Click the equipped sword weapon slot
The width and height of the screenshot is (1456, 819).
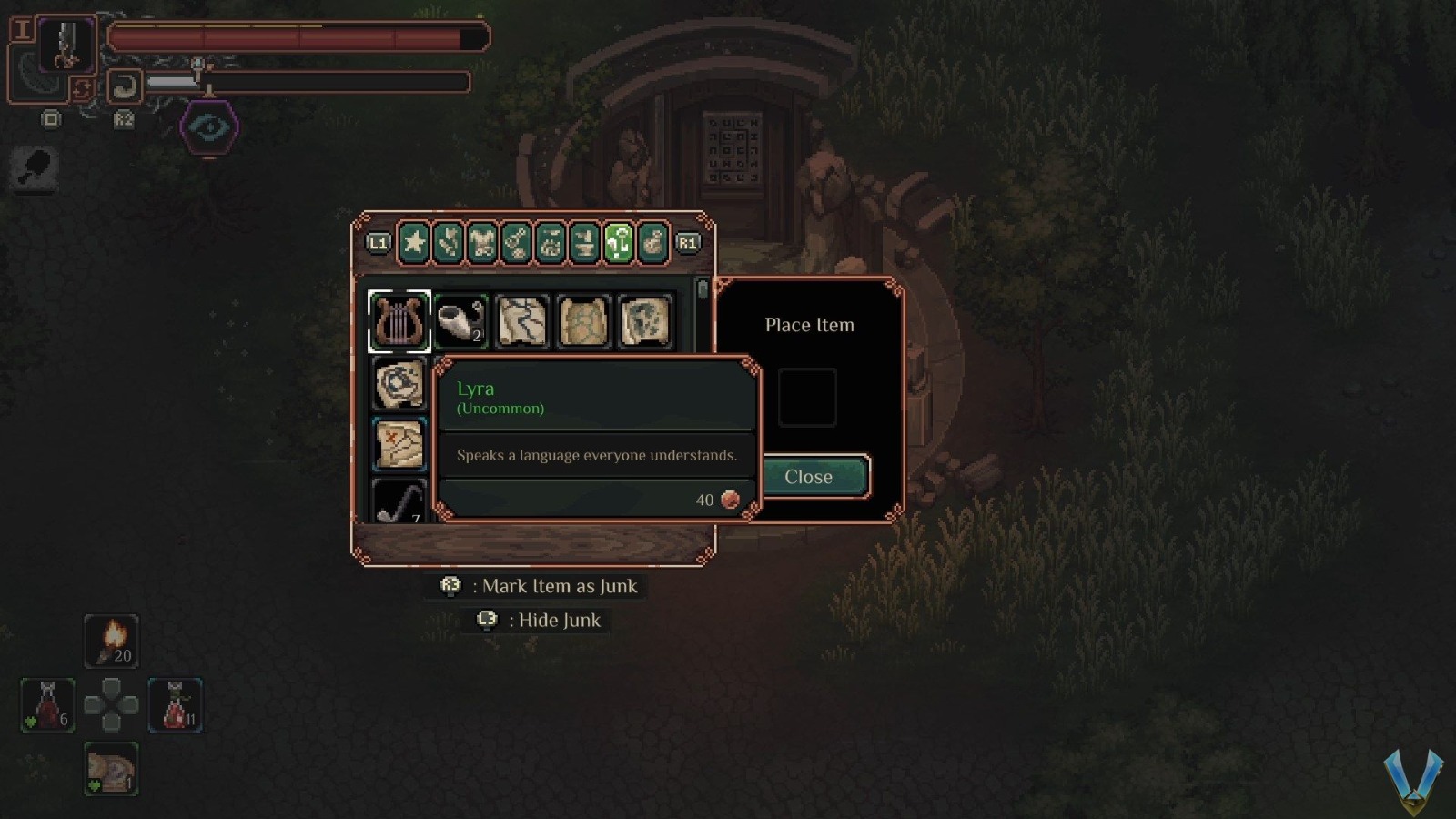(66, 45)
